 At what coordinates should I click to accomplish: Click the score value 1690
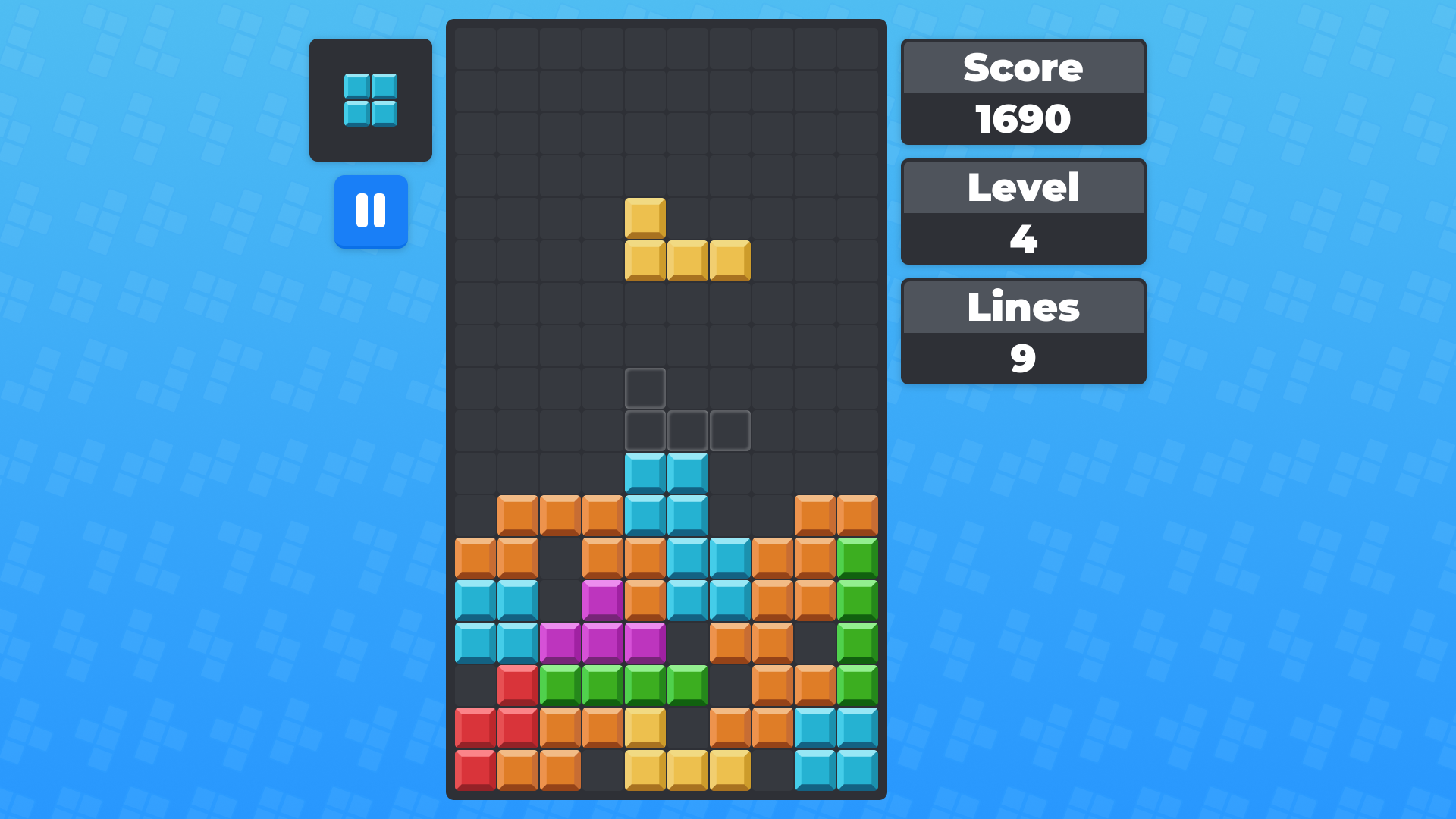1022,118
